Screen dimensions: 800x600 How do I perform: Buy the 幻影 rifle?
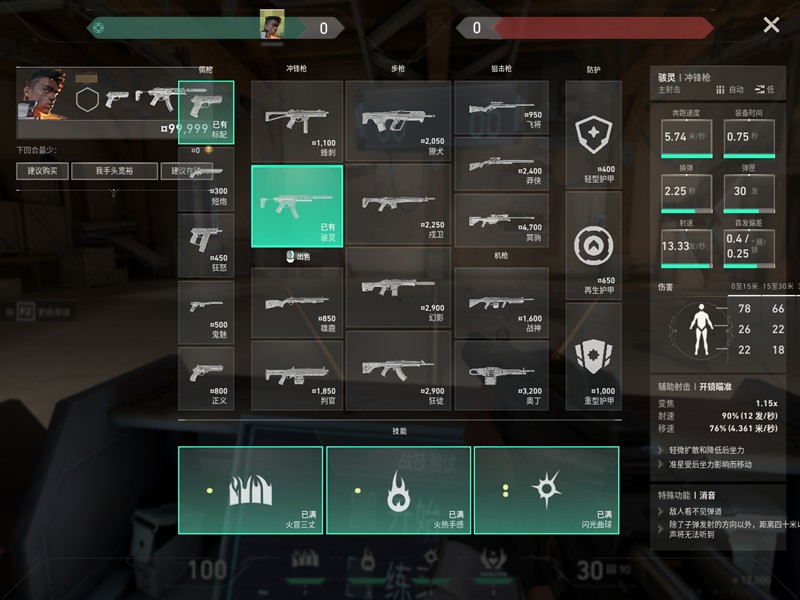tap(398, 289)
